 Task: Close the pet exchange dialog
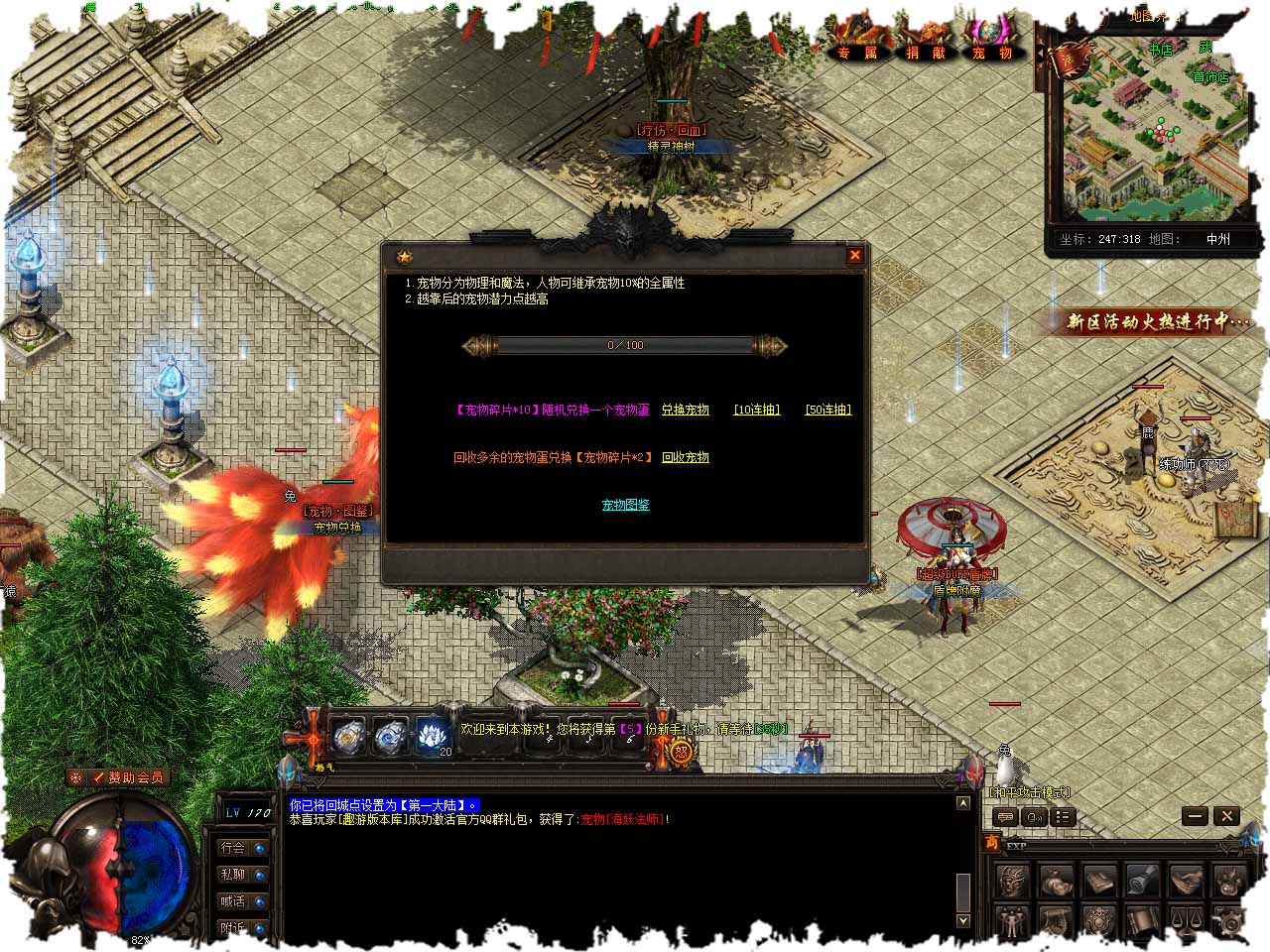[x=854, y=255]
